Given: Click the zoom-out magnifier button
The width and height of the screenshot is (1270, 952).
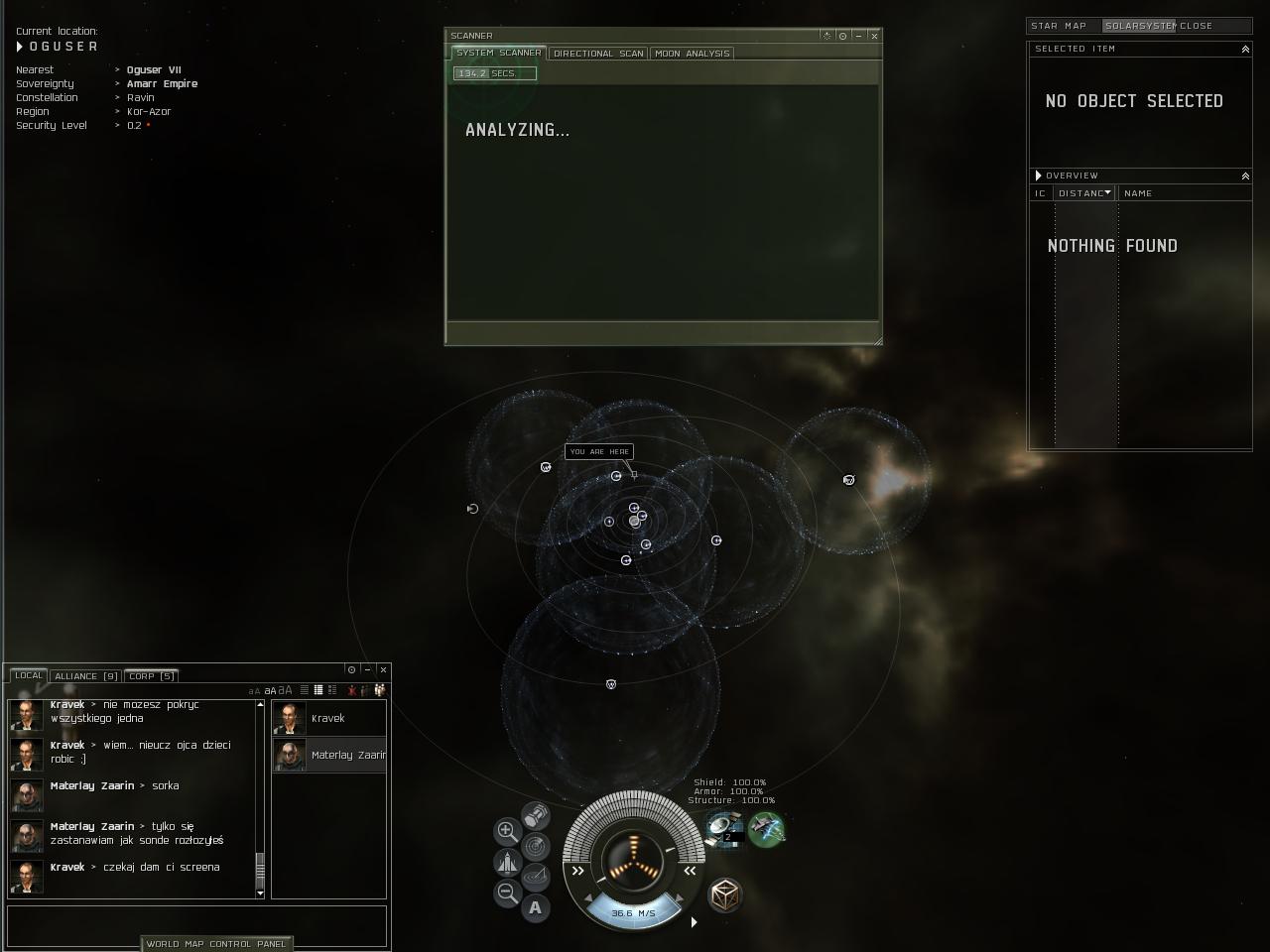Looking at the screenshot, I should point(506,892).
